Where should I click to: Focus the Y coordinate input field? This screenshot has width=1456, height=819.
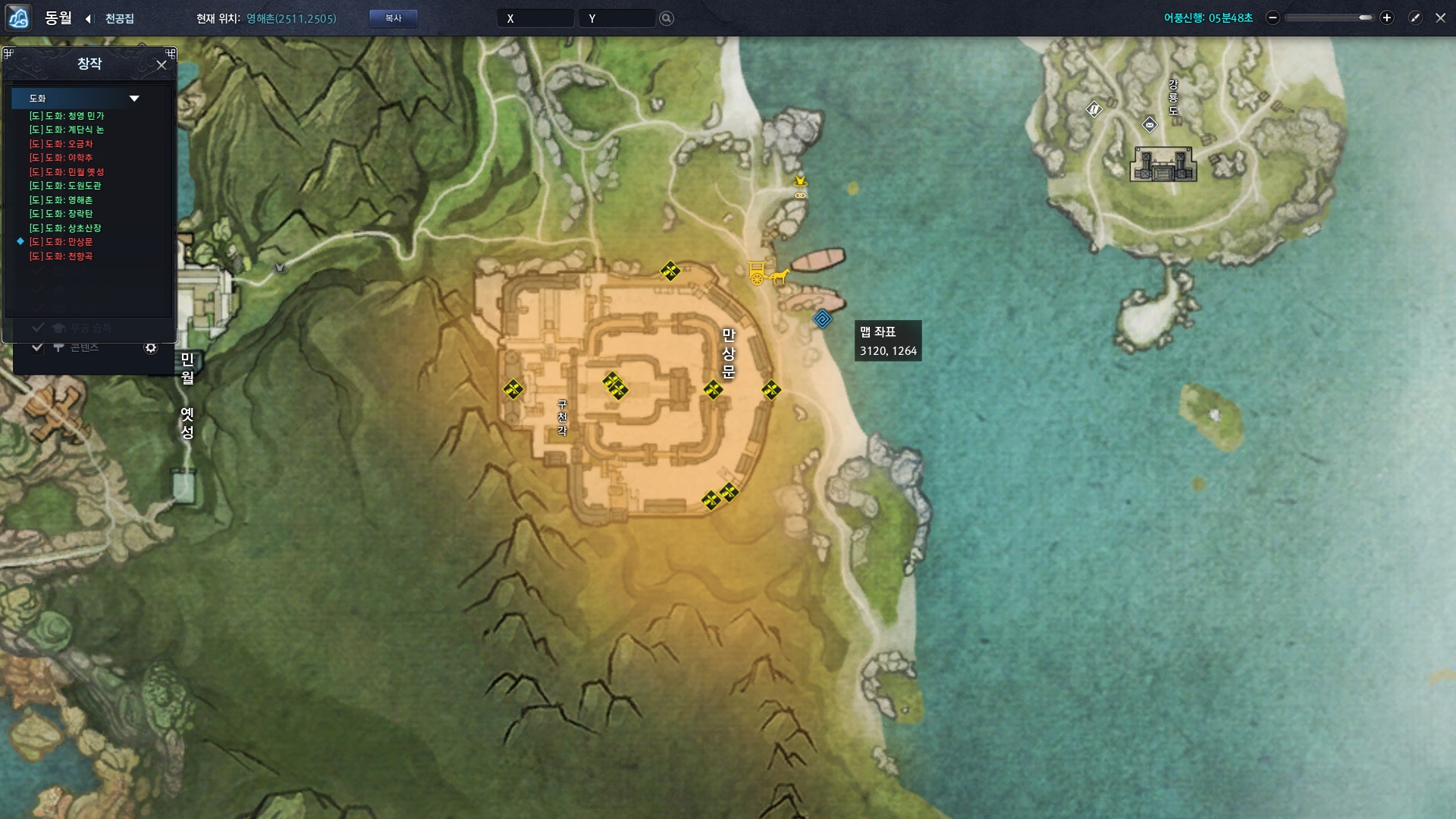tap(617, 18)
